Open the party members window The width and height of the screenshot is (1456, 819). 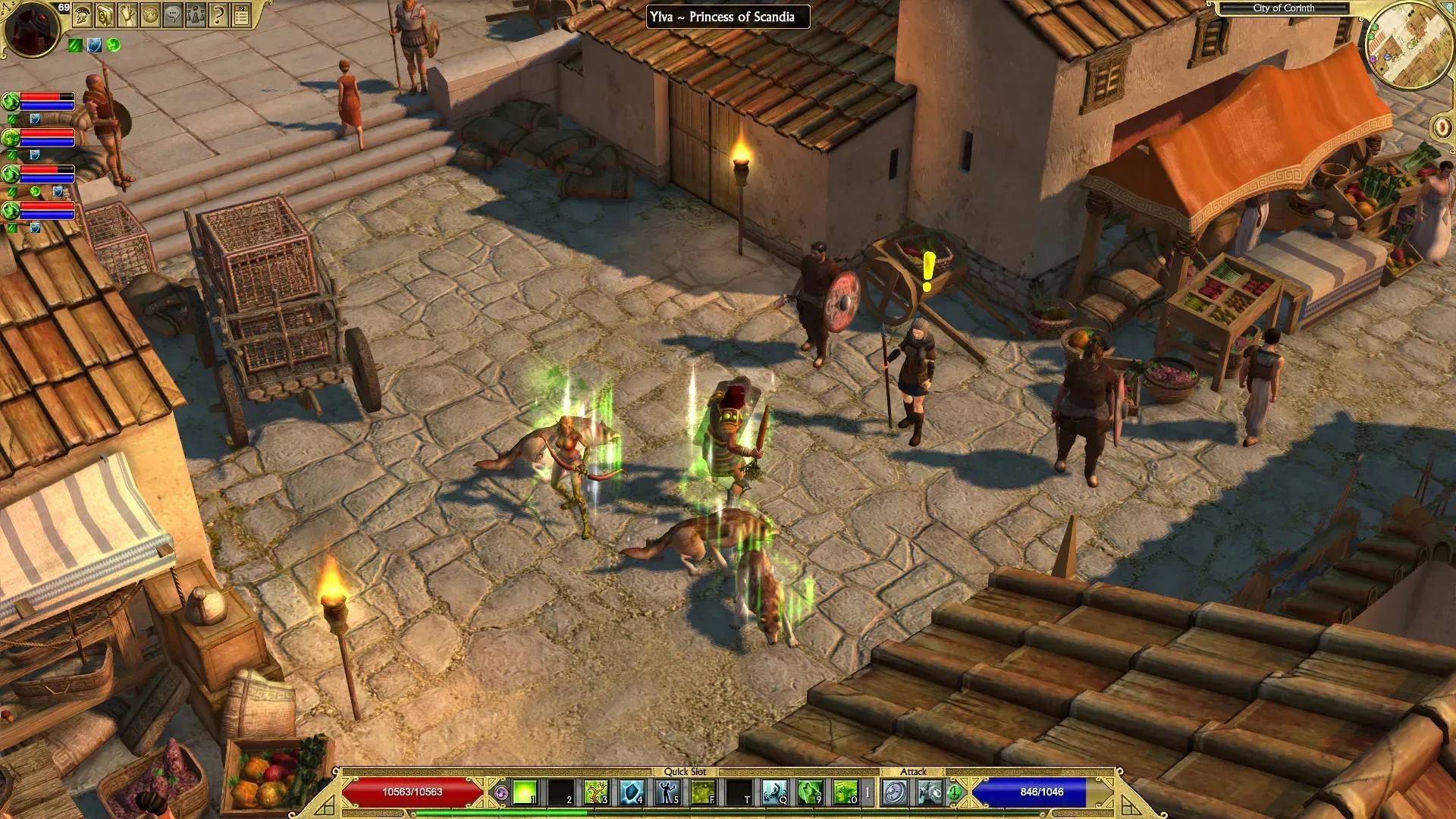coord(196,14)
